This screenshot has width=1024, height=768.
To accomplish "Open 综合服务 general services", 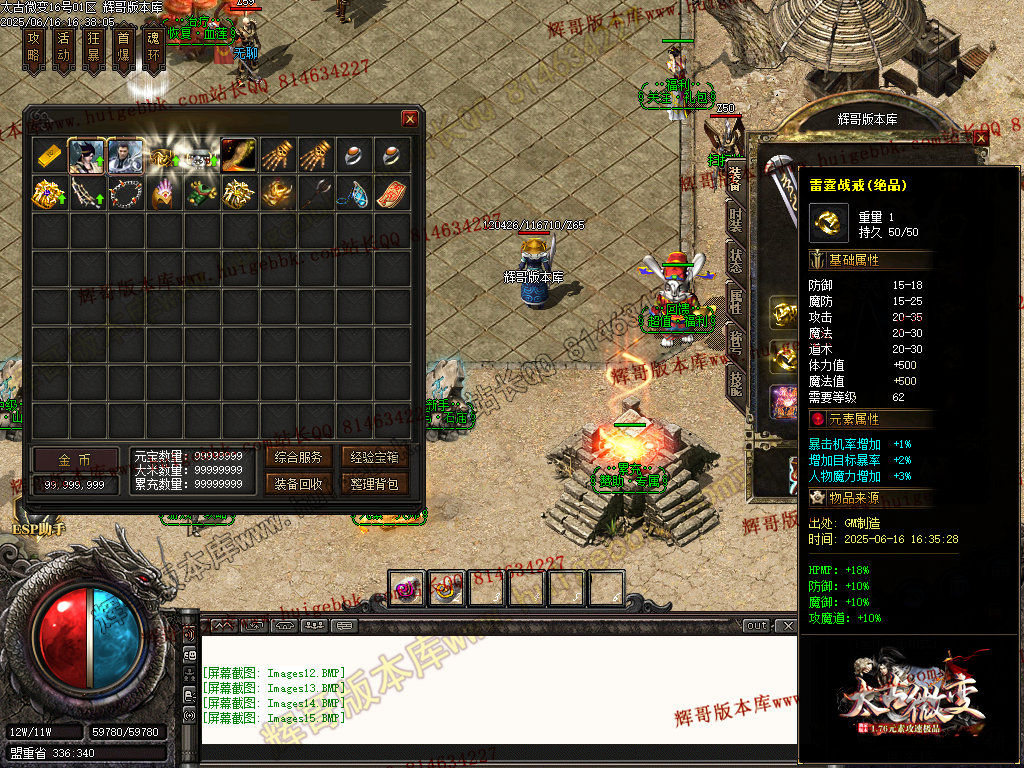I will (x=298, y=457).
